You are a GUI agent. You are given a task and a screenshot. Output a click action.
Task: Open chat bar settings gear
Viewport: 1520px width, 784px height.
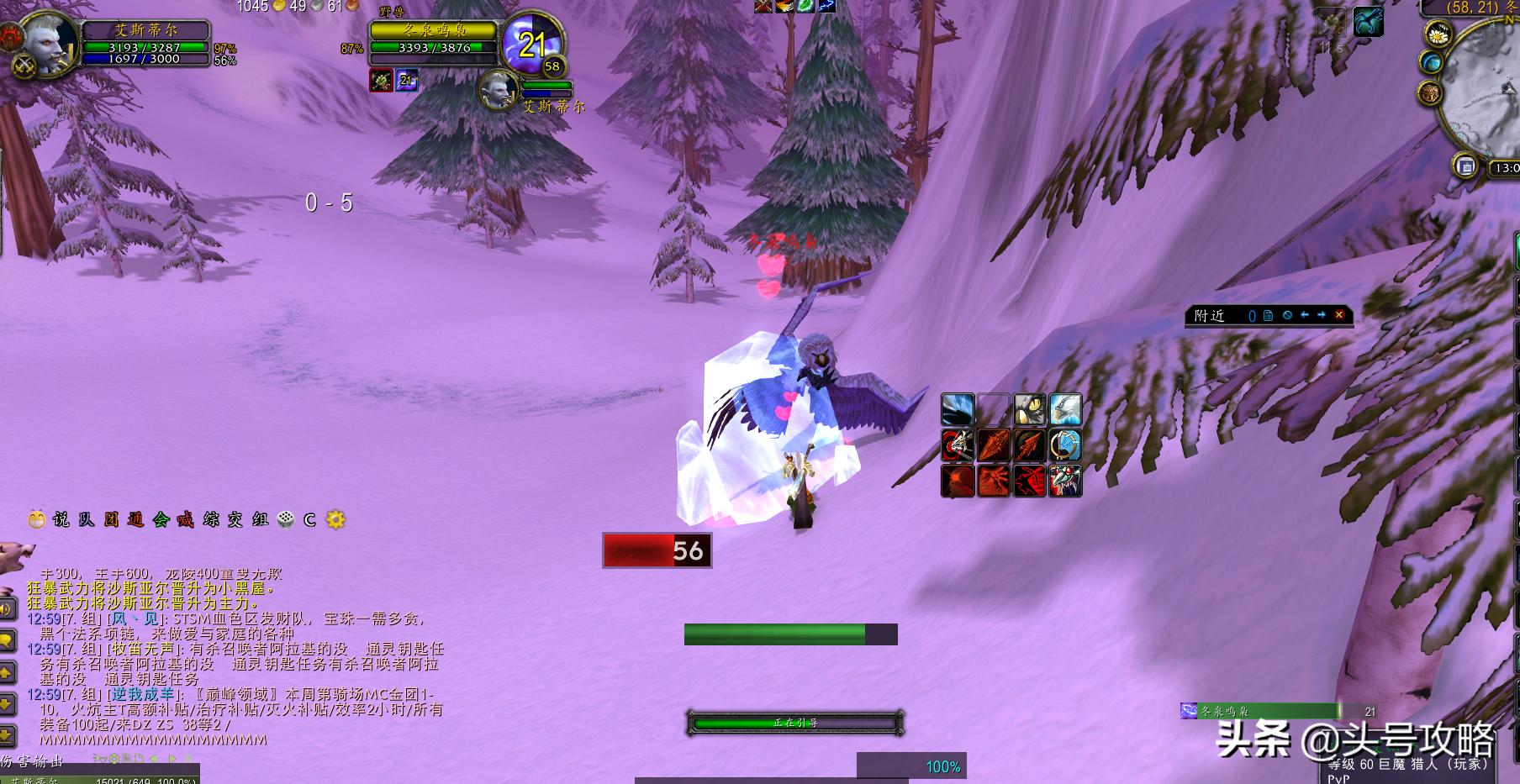click(x=335, y=519)
